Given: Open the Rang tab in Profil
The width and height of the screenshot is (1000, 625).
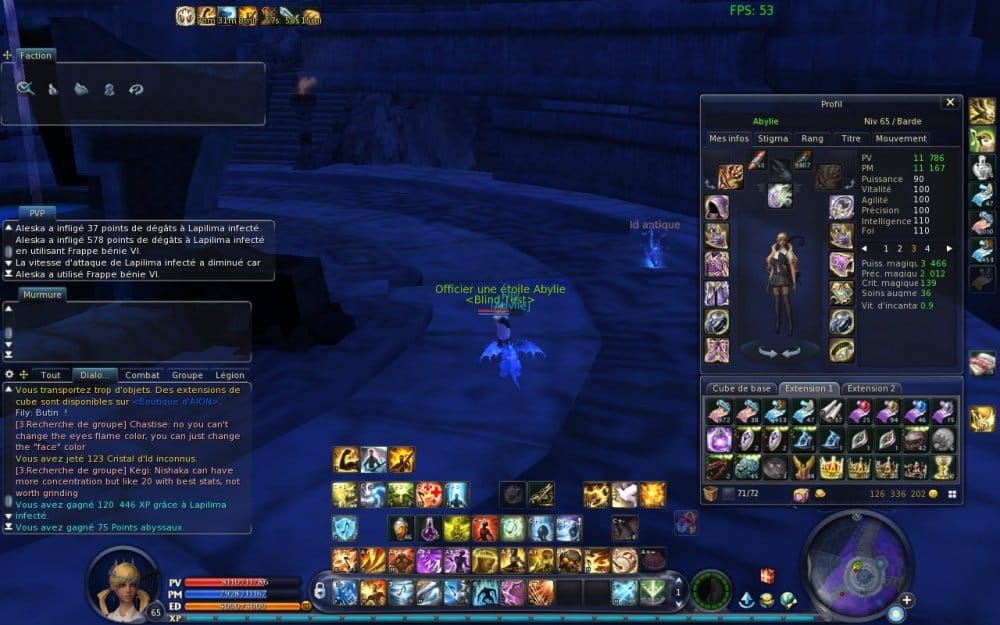Looking at the screenshot, I should [813, 138].
